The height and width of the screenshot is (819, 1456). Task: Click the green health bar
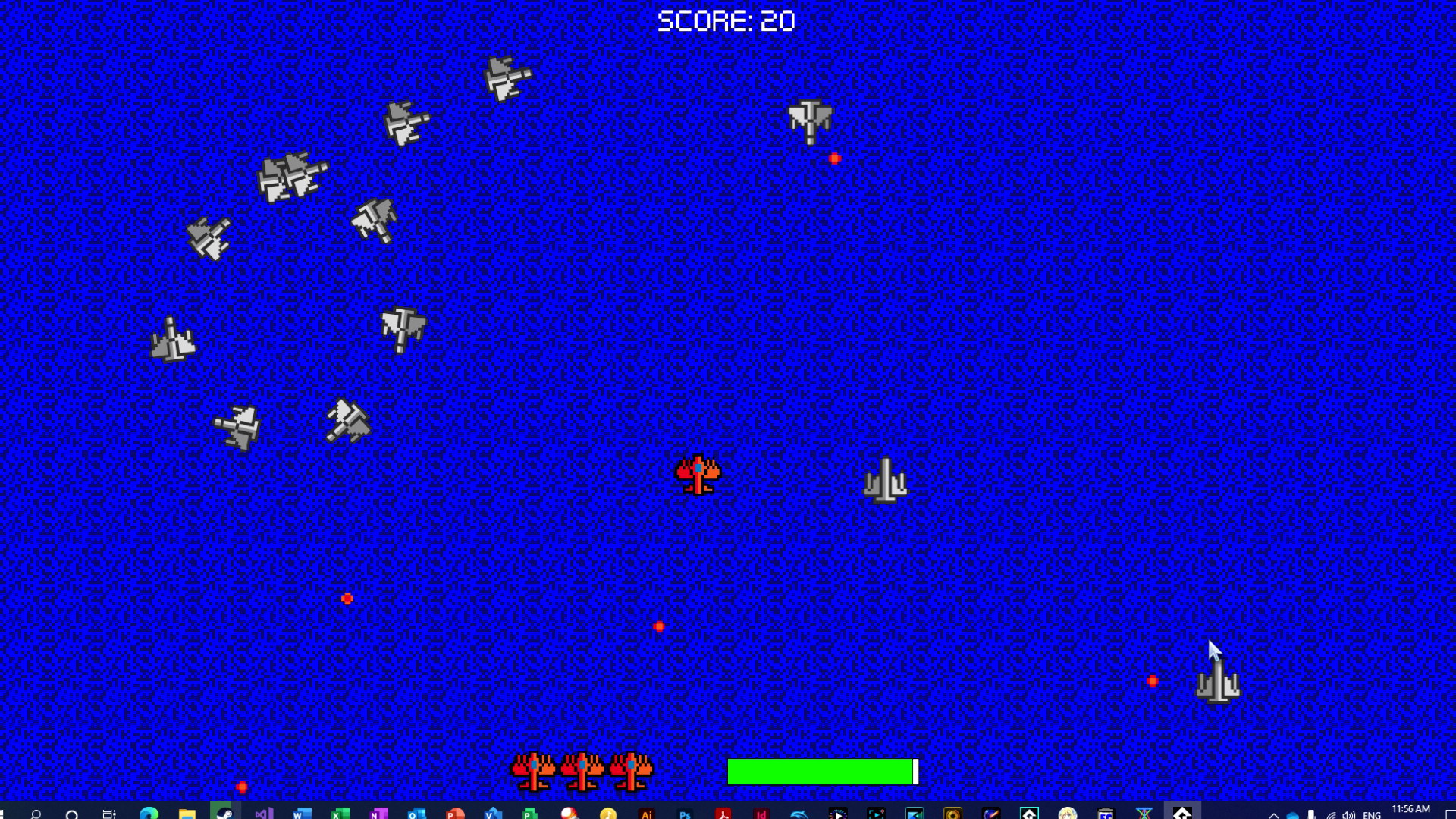click(x=821, y=771)
